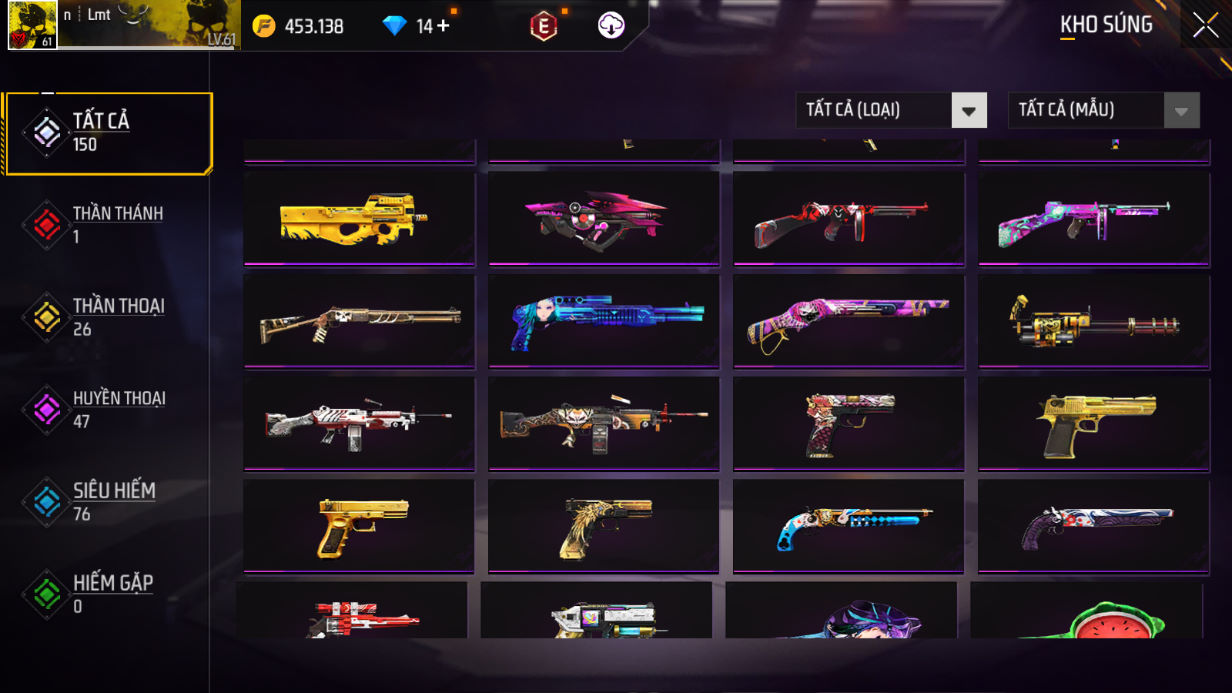Screen dimensions: 1232x693
Task: Show the Huyền Thoại weapons tab
Action: click(108, 409)
